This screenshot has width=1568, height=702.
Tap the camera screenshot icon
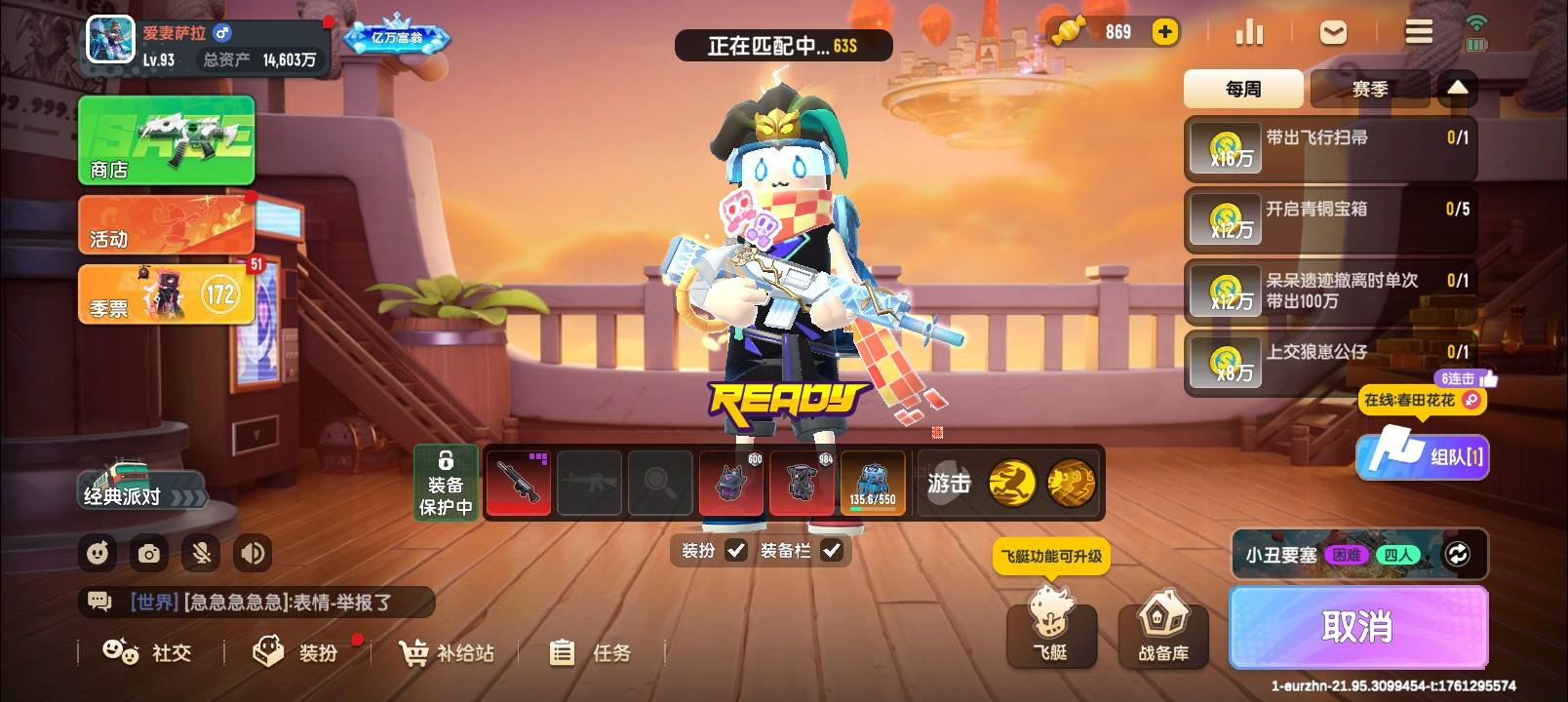point(148,553)
